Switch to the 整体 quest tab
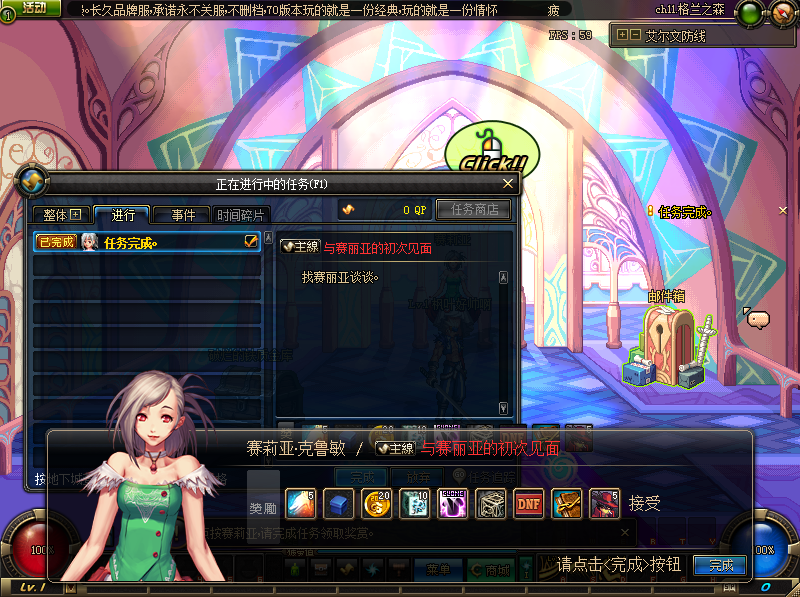 (x=61, y=215)
